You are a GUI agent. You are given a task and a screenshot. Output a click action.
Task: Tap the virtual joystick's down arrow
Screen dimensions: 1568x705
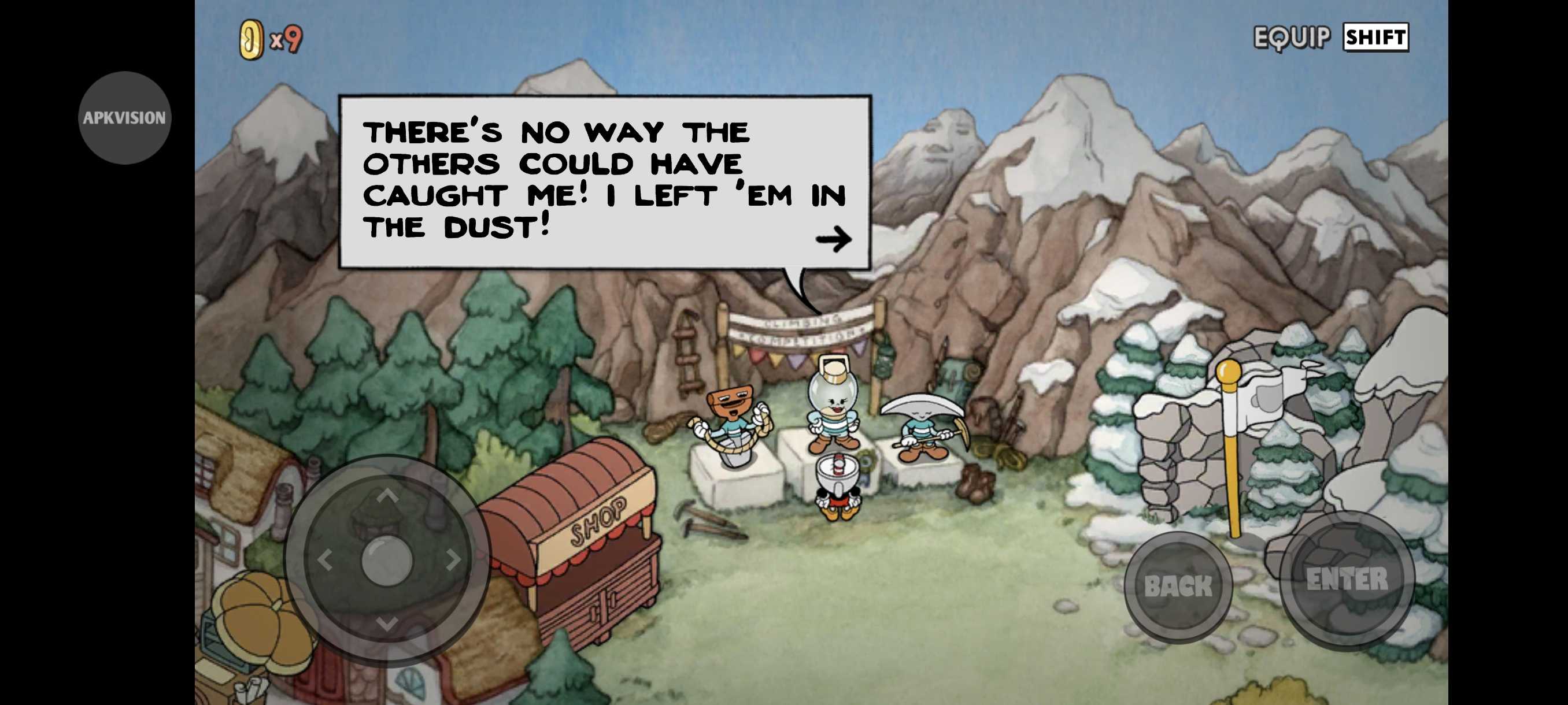point(387,623)
